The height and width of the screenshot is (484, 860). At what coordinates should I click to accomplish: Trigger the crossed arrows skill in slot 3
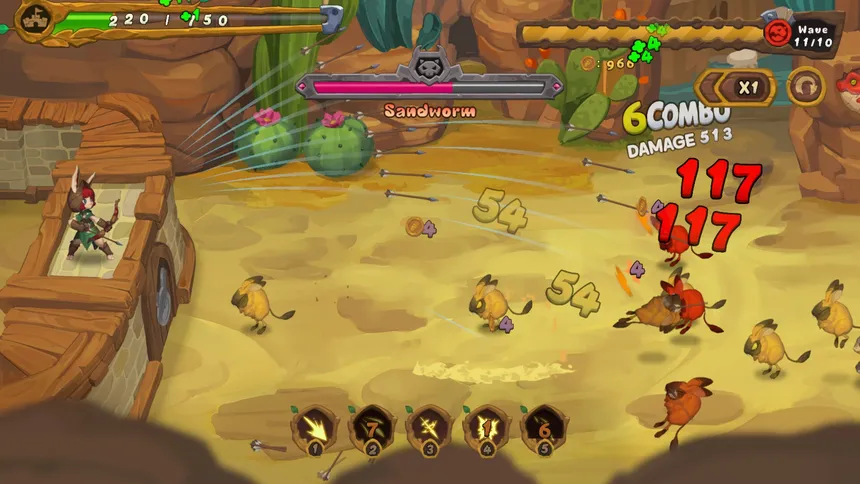pos(429,429)
